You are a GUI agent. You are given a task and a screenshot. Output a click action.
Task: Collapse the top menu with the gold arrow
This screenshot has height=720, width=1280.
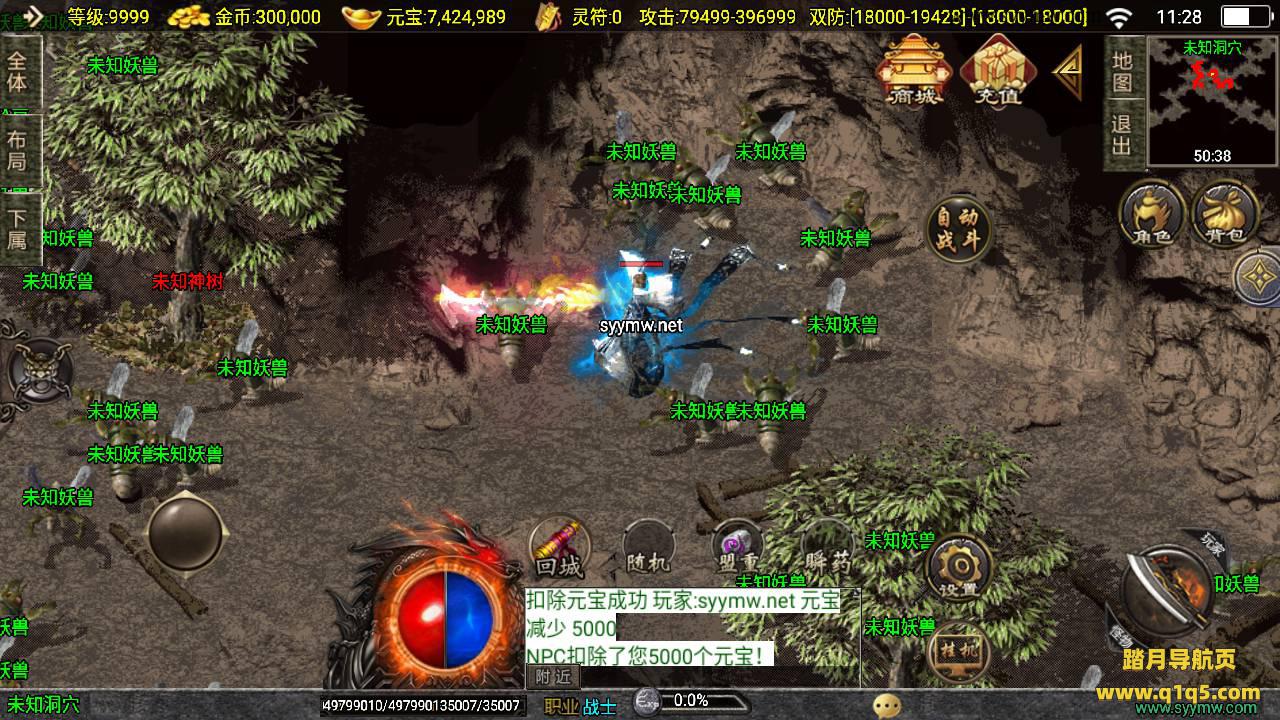point(1068,72)
